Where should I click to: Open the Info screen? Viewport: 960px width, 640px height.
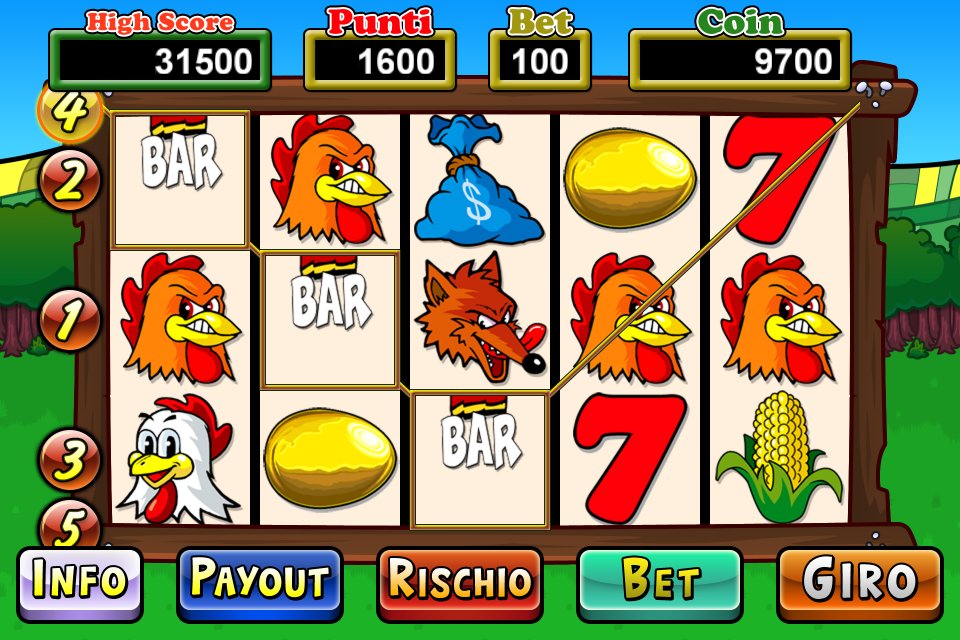point(80,582)
